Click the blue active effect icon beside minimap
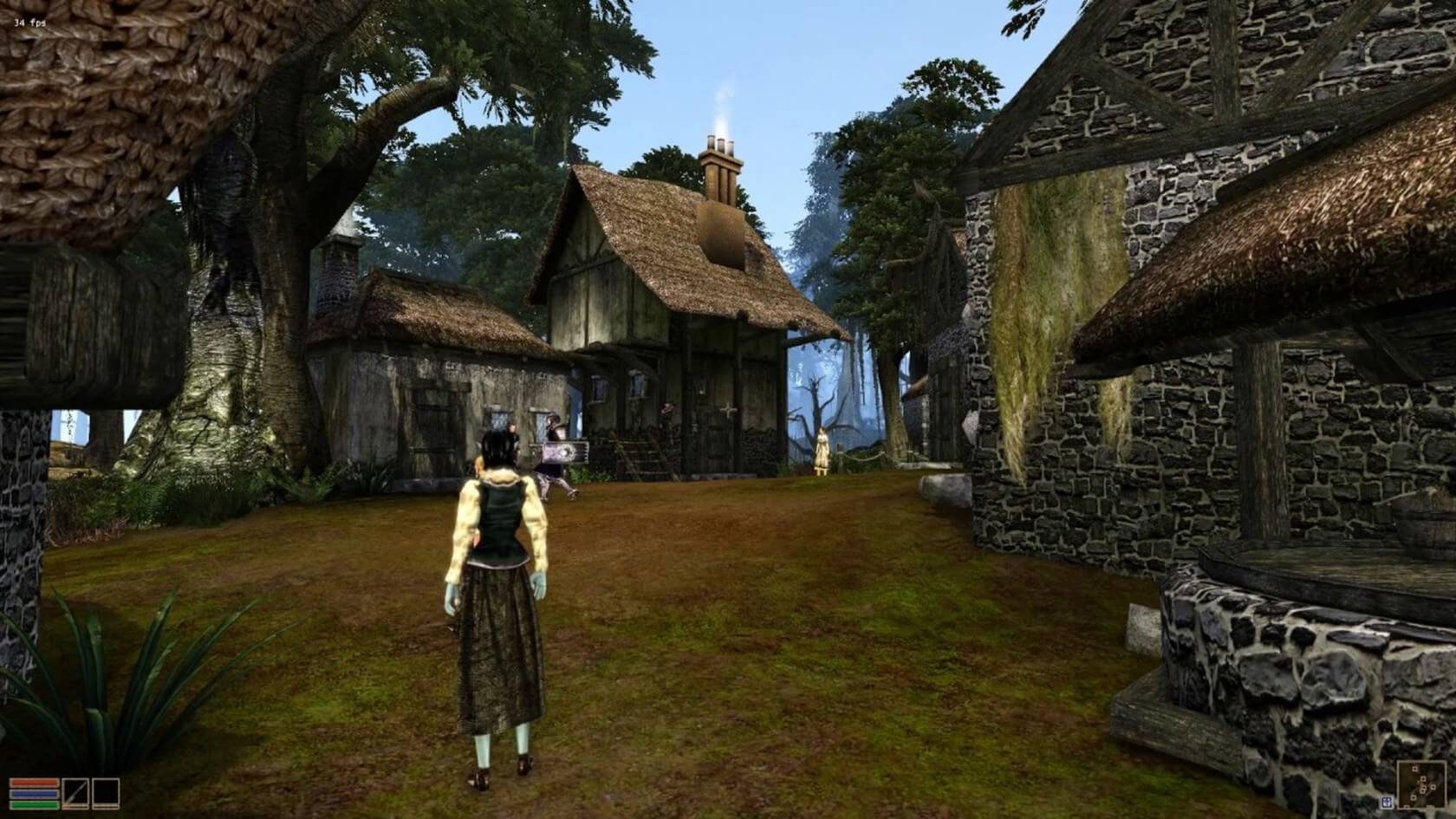This screenshot has height=819, width=1456. tap(1388, 802)
